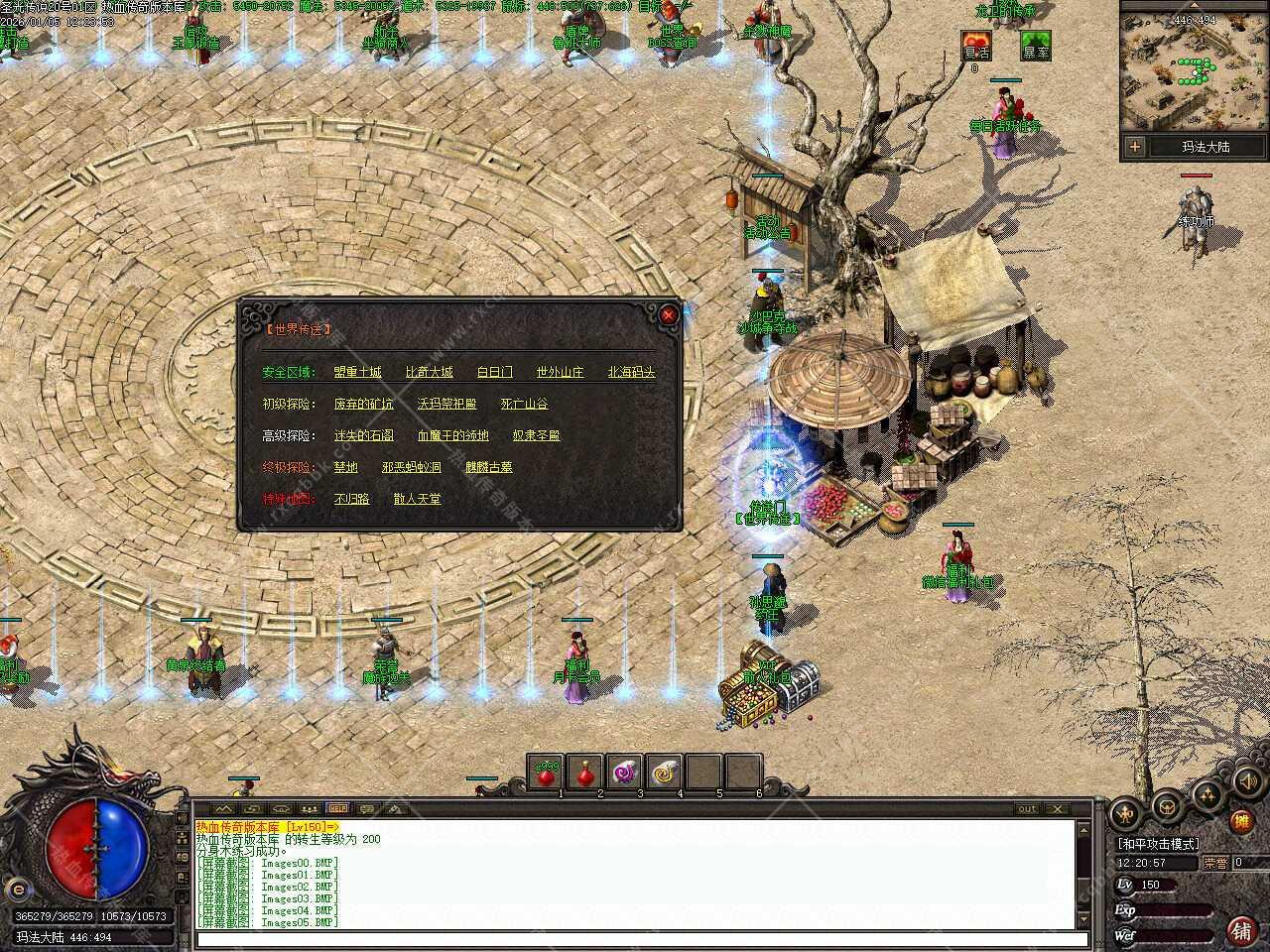Open the 暴率 drop rate icon
This screenshot has width=1270, height=952.
(x=1035, y=45)
